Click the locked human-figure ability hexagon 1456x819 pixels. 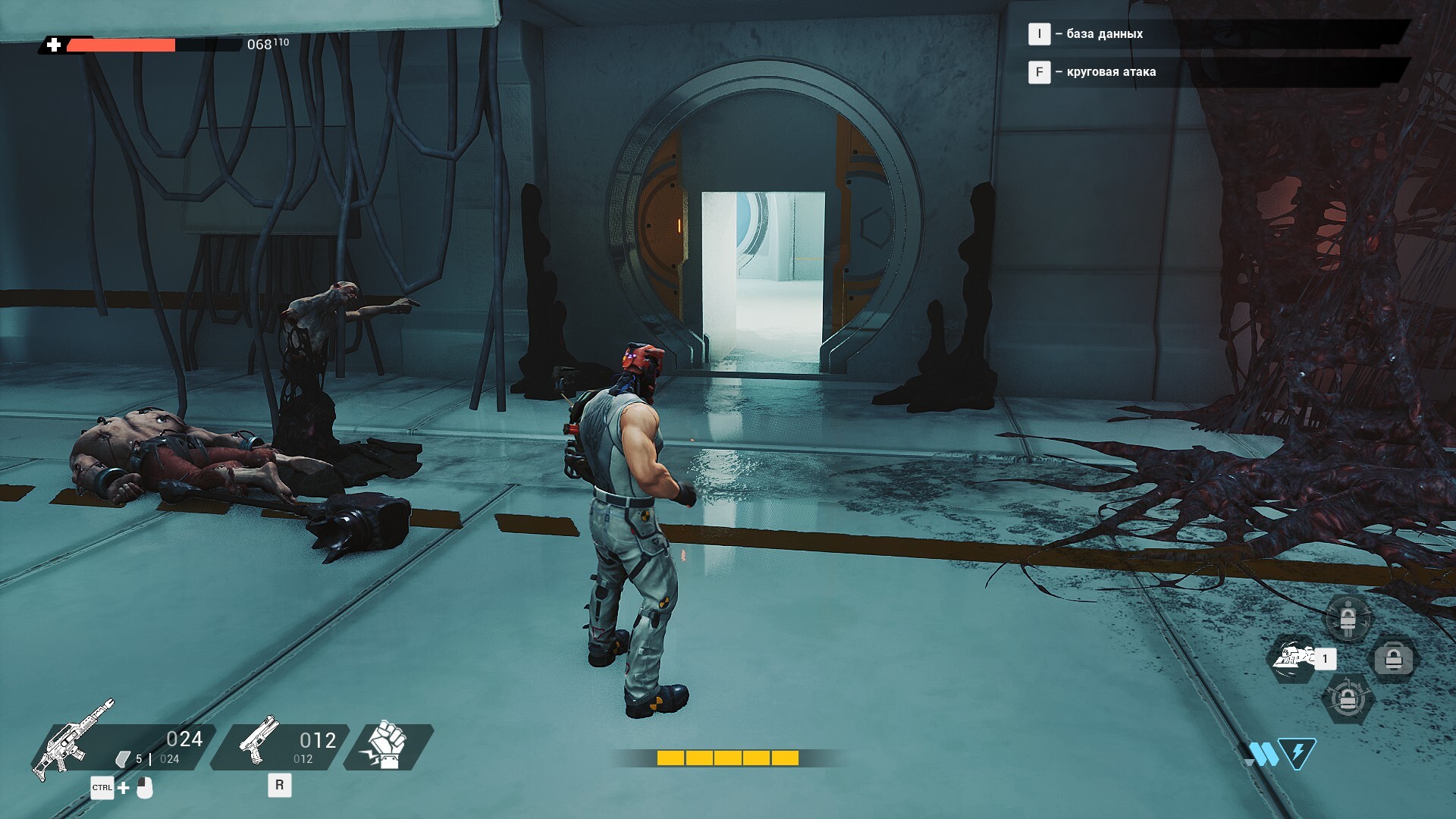coord(1347,619)
